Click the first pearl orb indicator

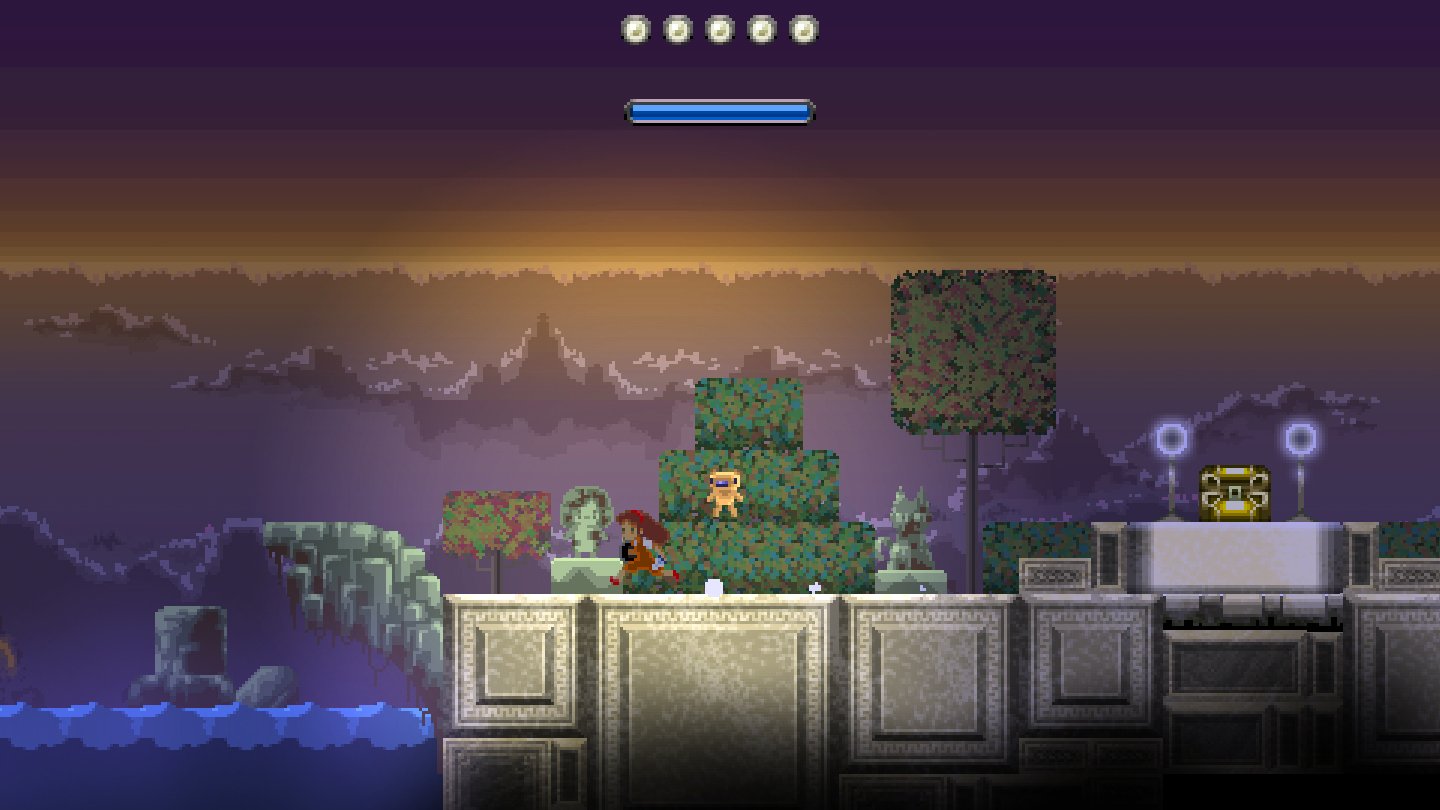(x=635, y=28)
